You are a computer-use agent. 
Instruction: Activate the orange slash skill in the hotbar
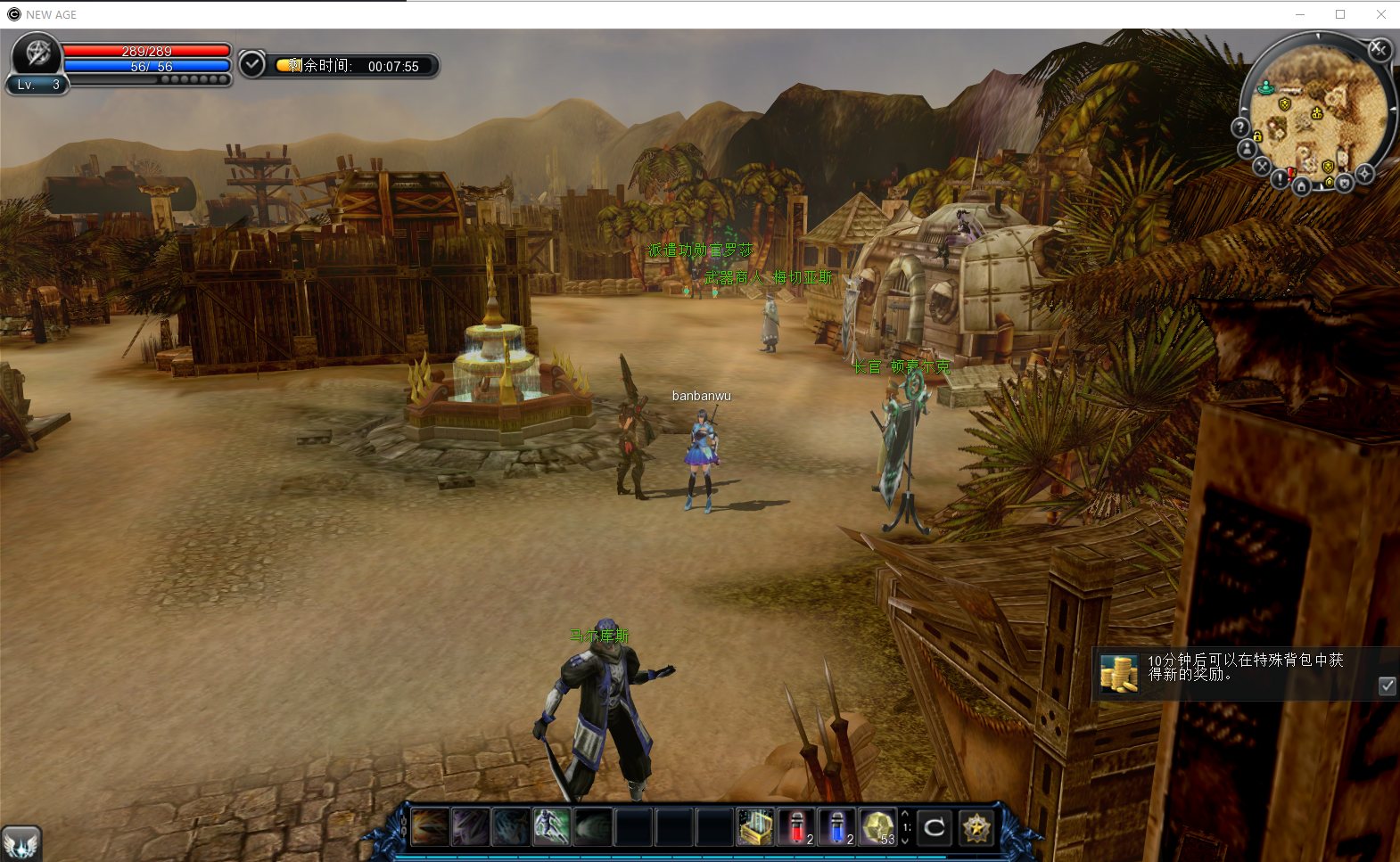(x=430, y=827)
